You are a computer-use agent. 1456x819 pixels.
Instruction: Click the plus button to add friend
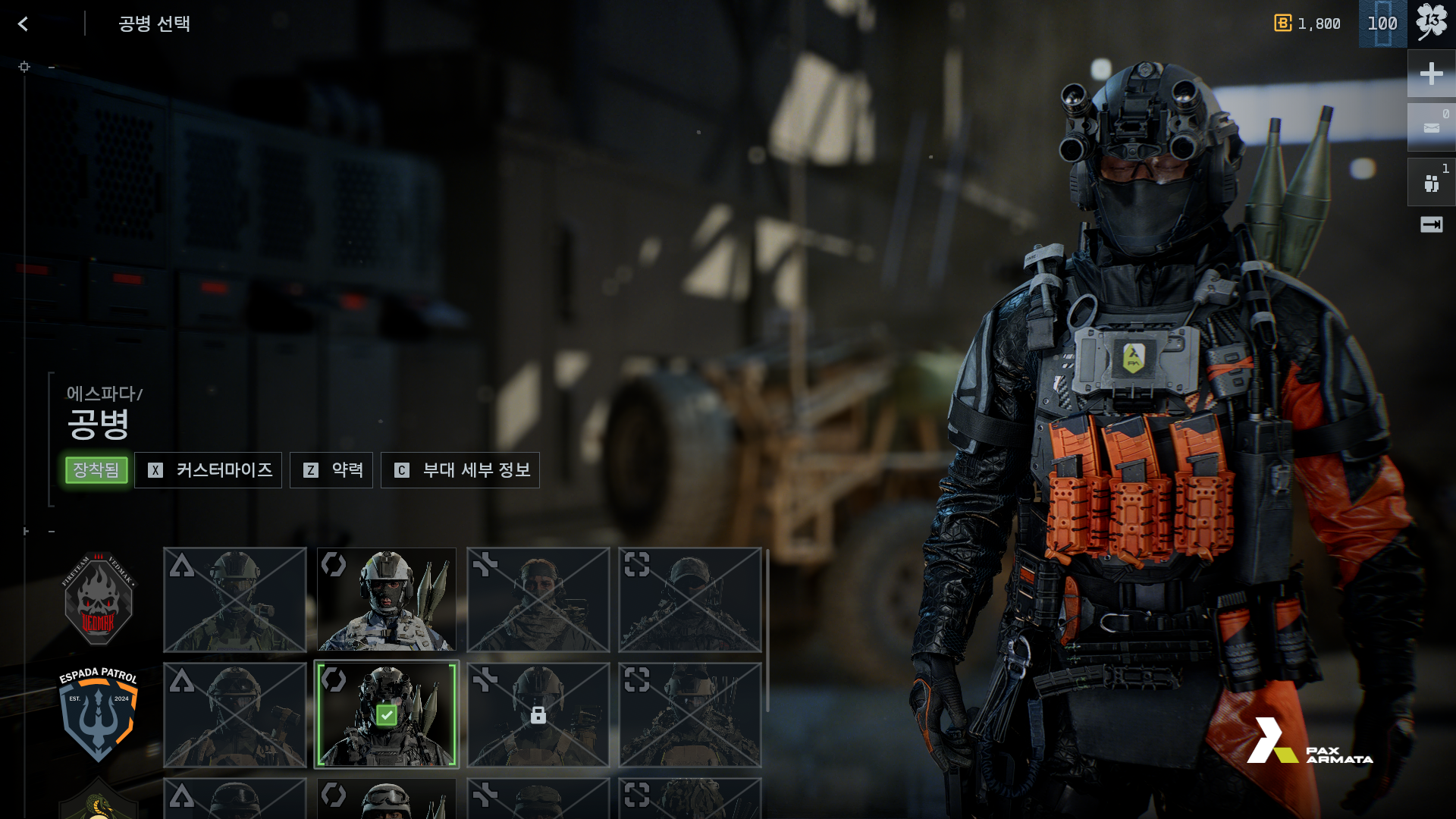click(x=1431, y=74)
